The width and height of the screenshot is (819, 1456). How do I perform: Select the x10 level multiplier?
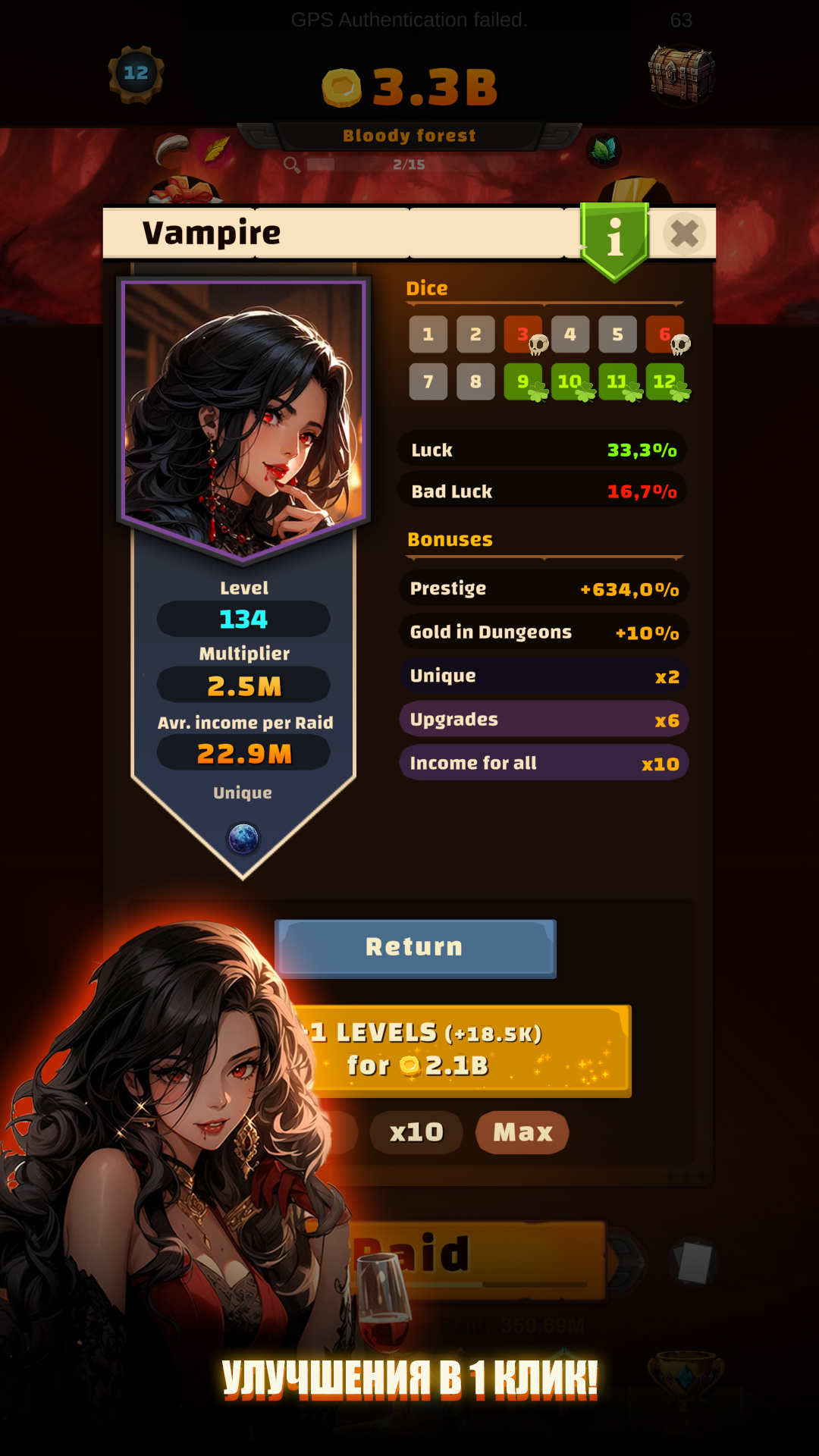click(x=416, y=1132)
